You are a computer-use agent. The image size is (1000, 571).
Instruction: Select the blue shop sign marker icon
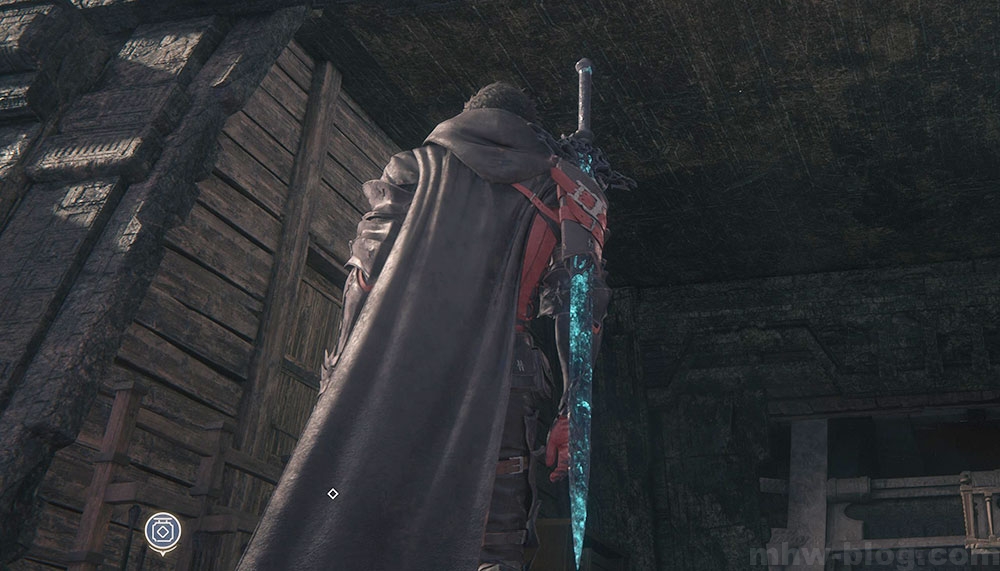coord(162,532)
